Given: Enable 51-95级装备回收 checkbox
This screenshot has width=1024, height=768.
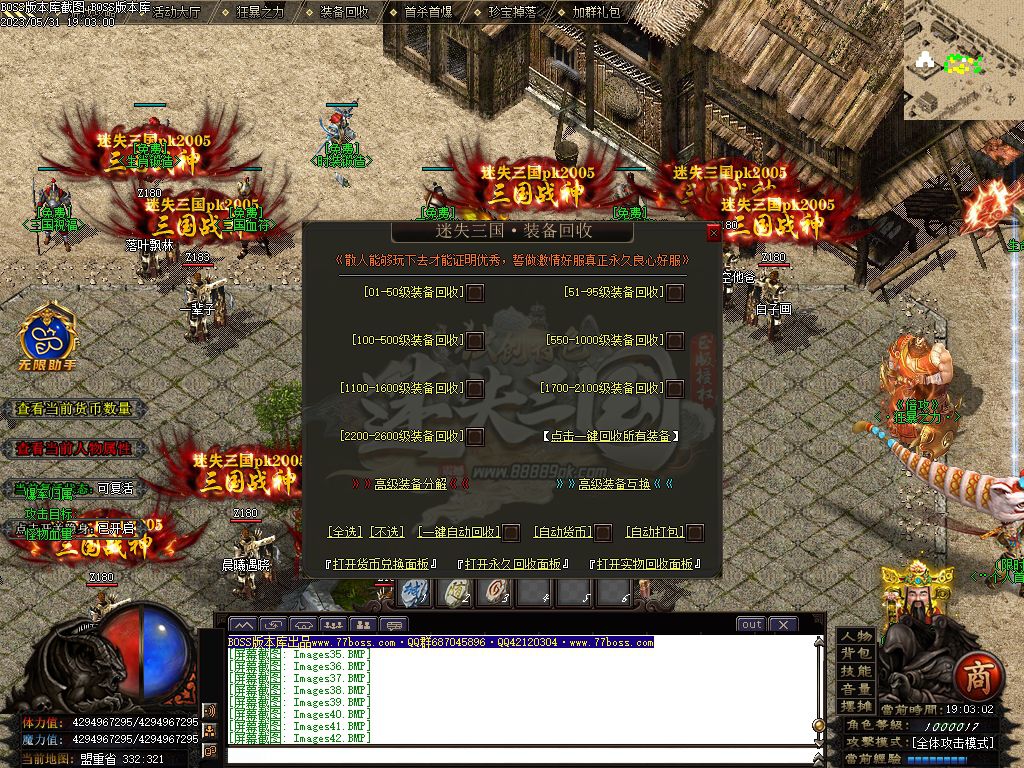Looking at the screenshot, I should [676, 293].
